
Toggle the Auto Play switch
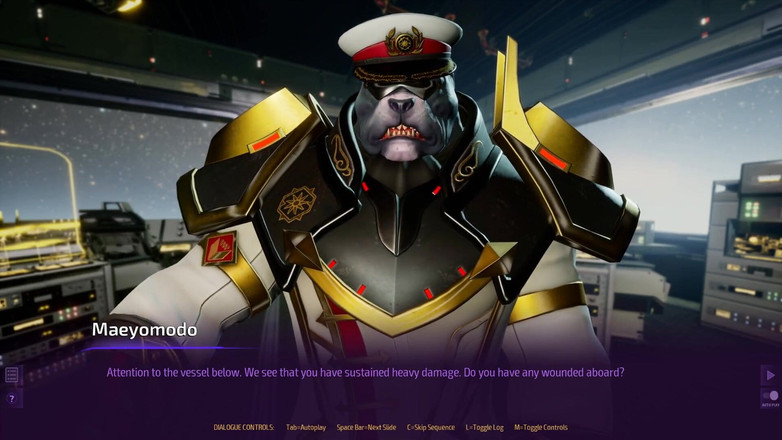[770, 397]
